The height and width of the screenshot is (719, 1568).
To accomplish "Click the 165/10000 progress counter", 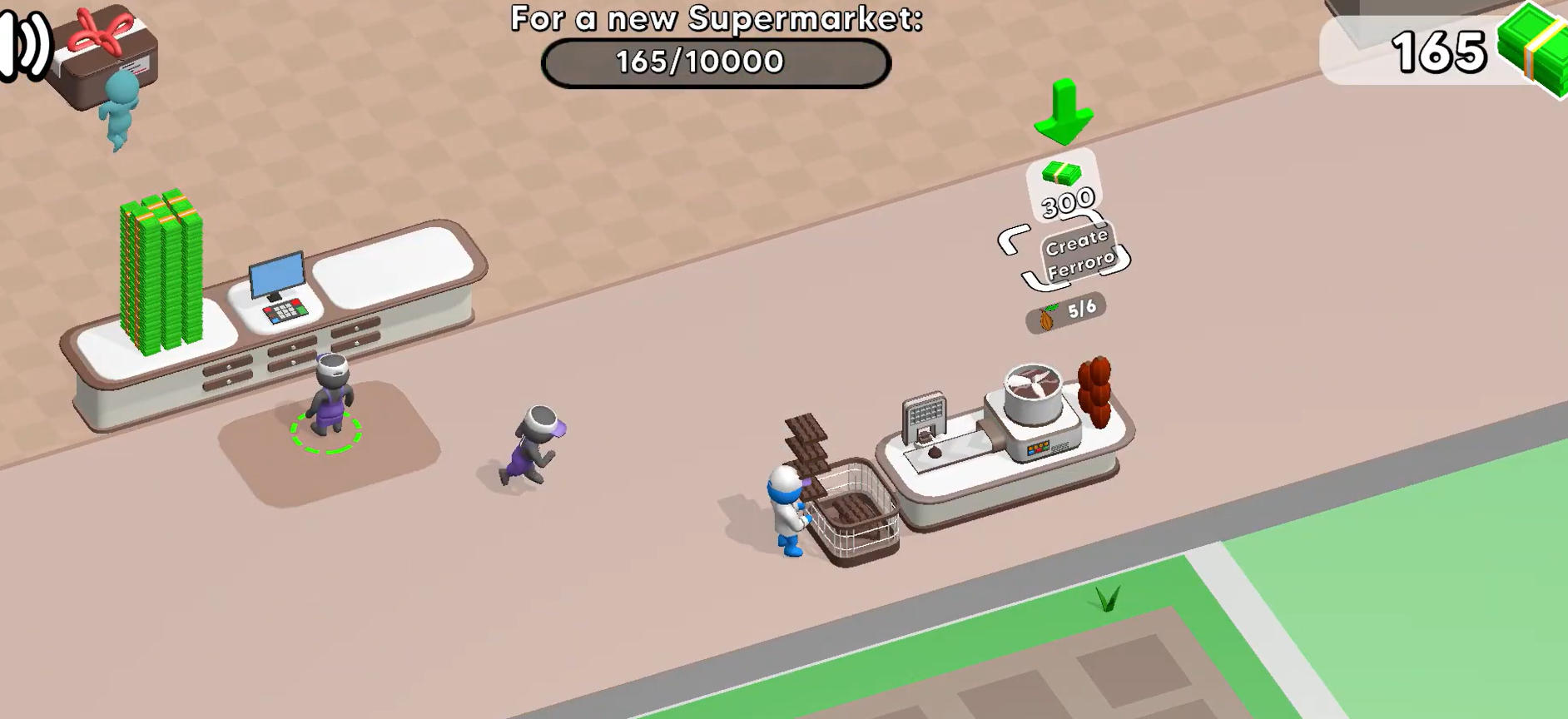I will [714, 60].
